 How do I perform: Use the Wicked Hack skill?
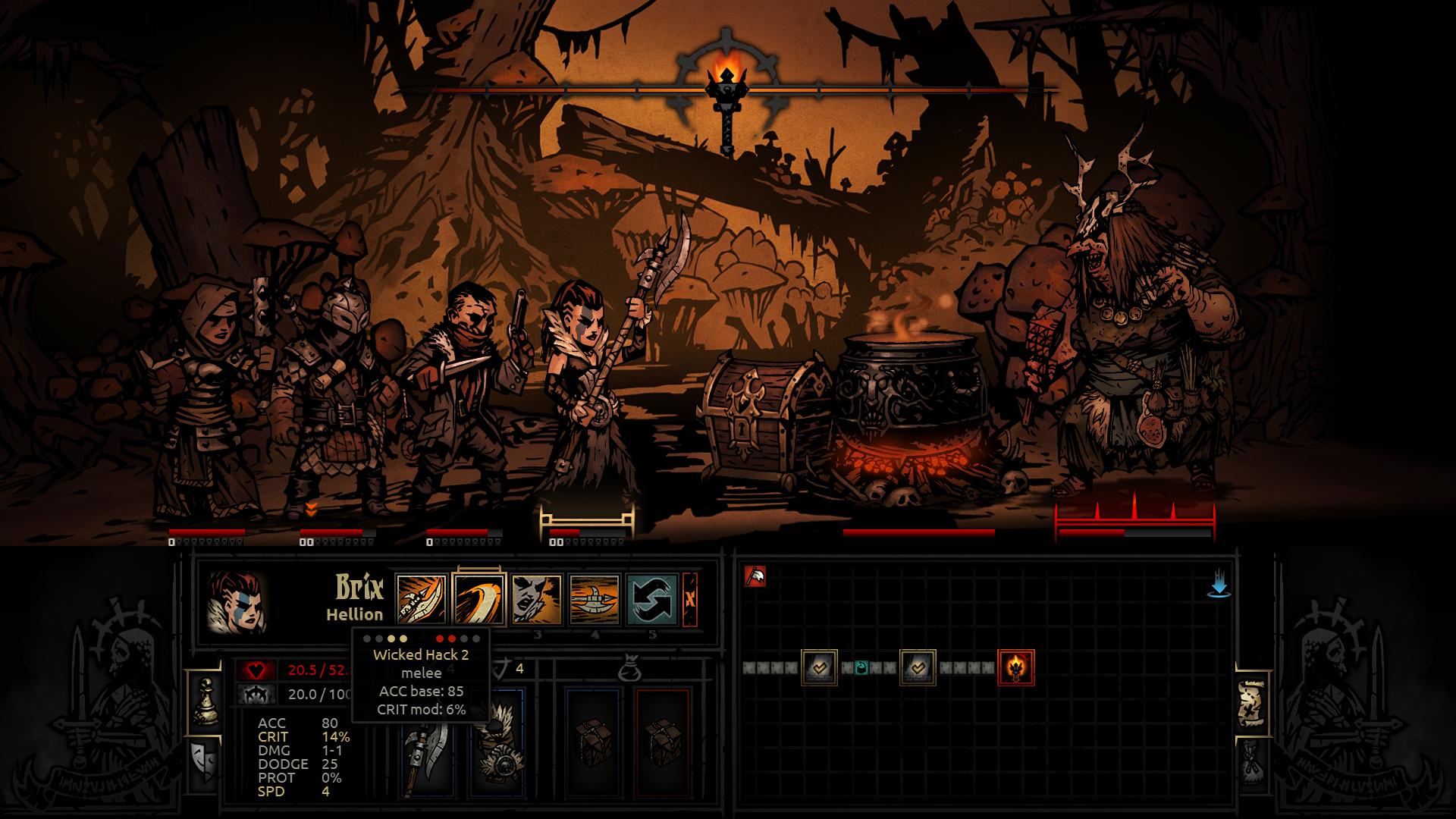(x=479, y=599)
